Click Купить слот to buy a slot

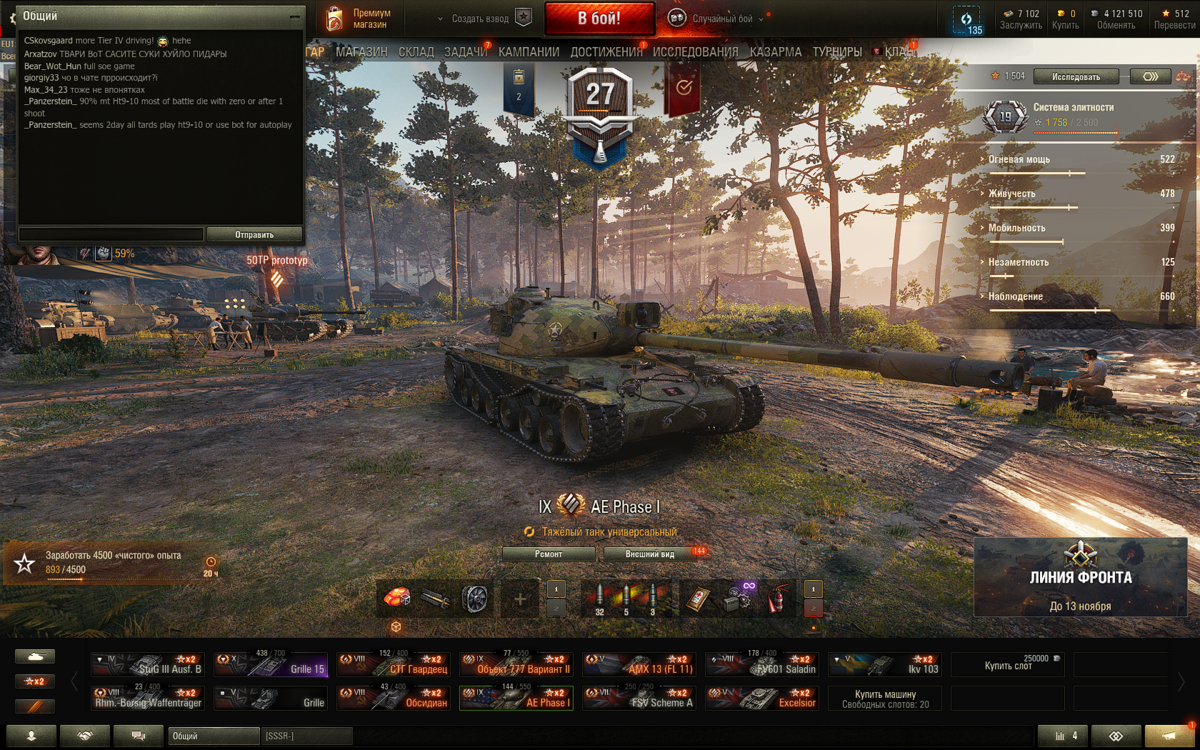(1007, 666)
